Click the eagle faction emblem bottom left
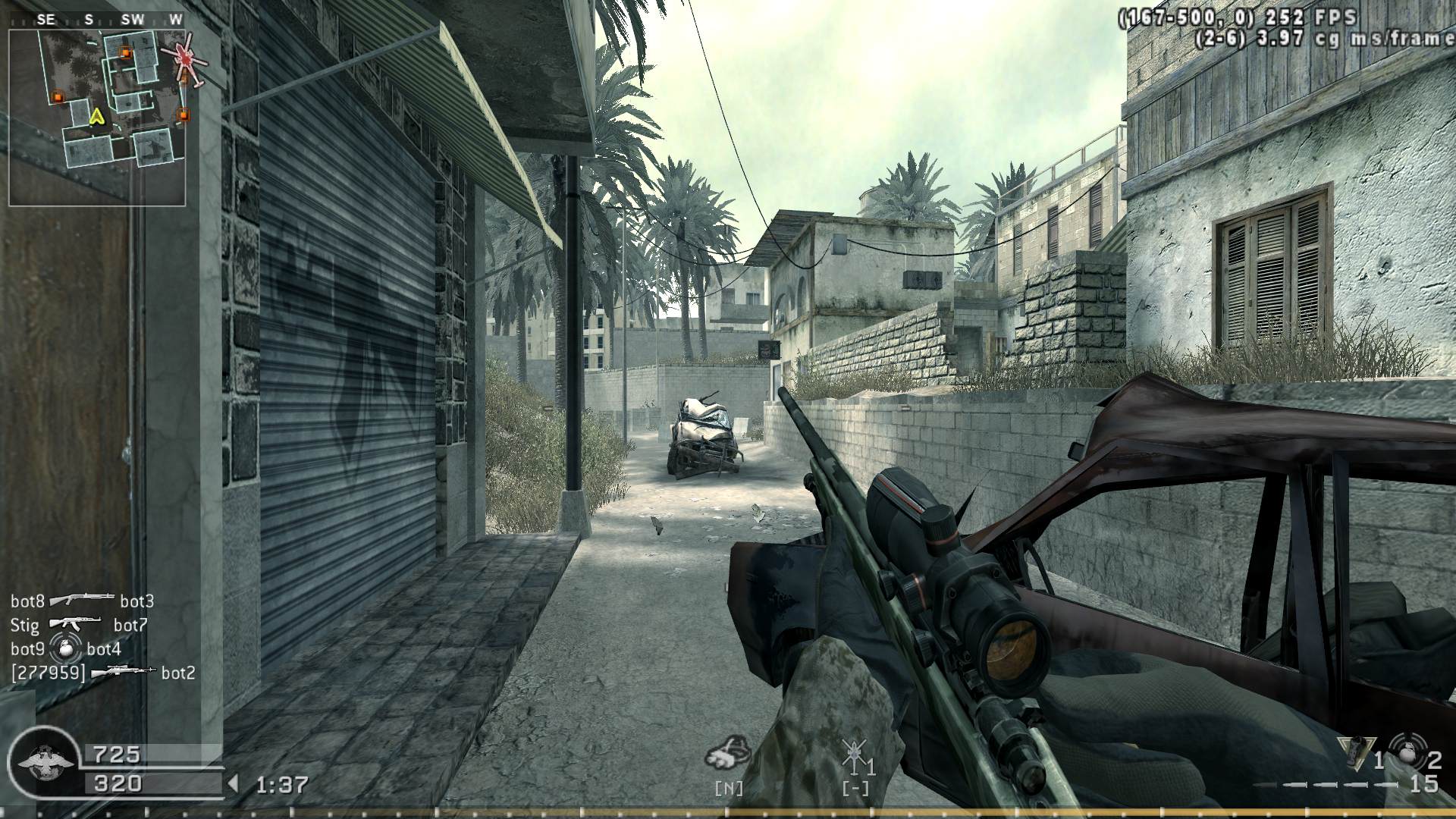The width and height of the screenshot is (1456, 819). click(x=45, y=762)
